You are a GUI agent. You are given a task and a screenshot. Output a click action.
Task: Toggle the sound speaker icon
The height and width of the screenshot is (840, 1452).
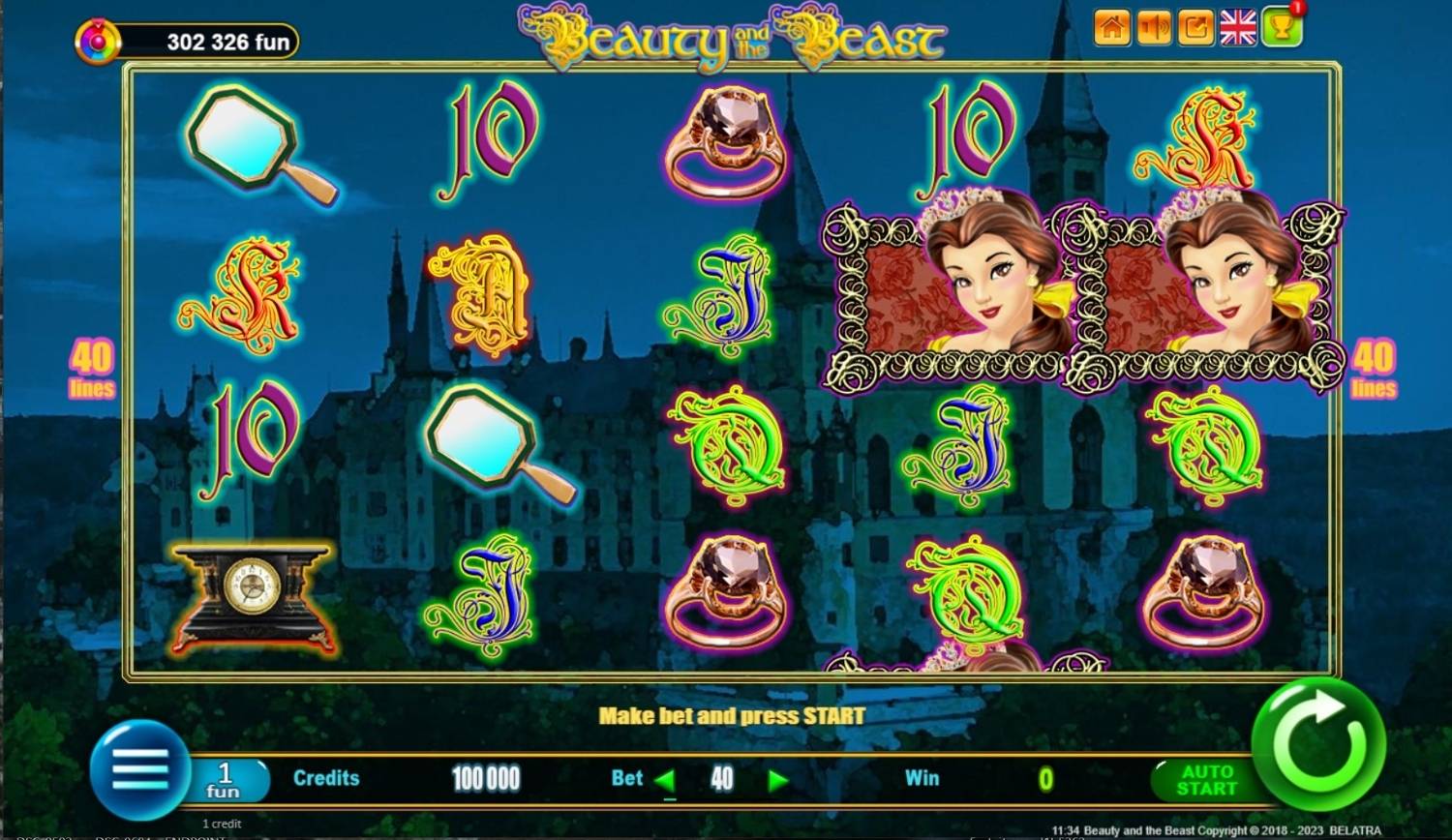(1154, 28)
